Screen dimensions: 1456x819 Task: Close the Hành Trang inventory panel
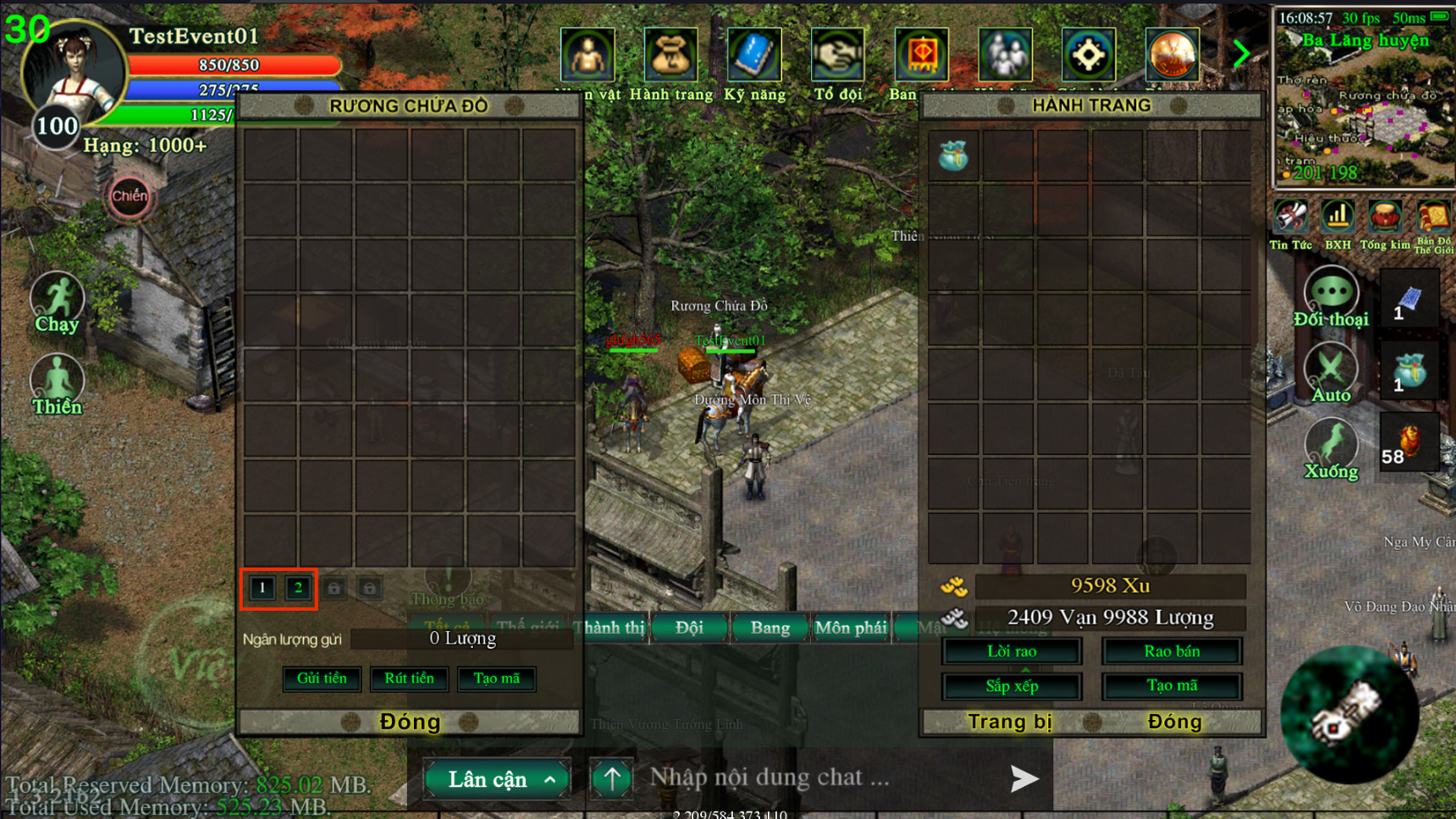(1174, 722)
